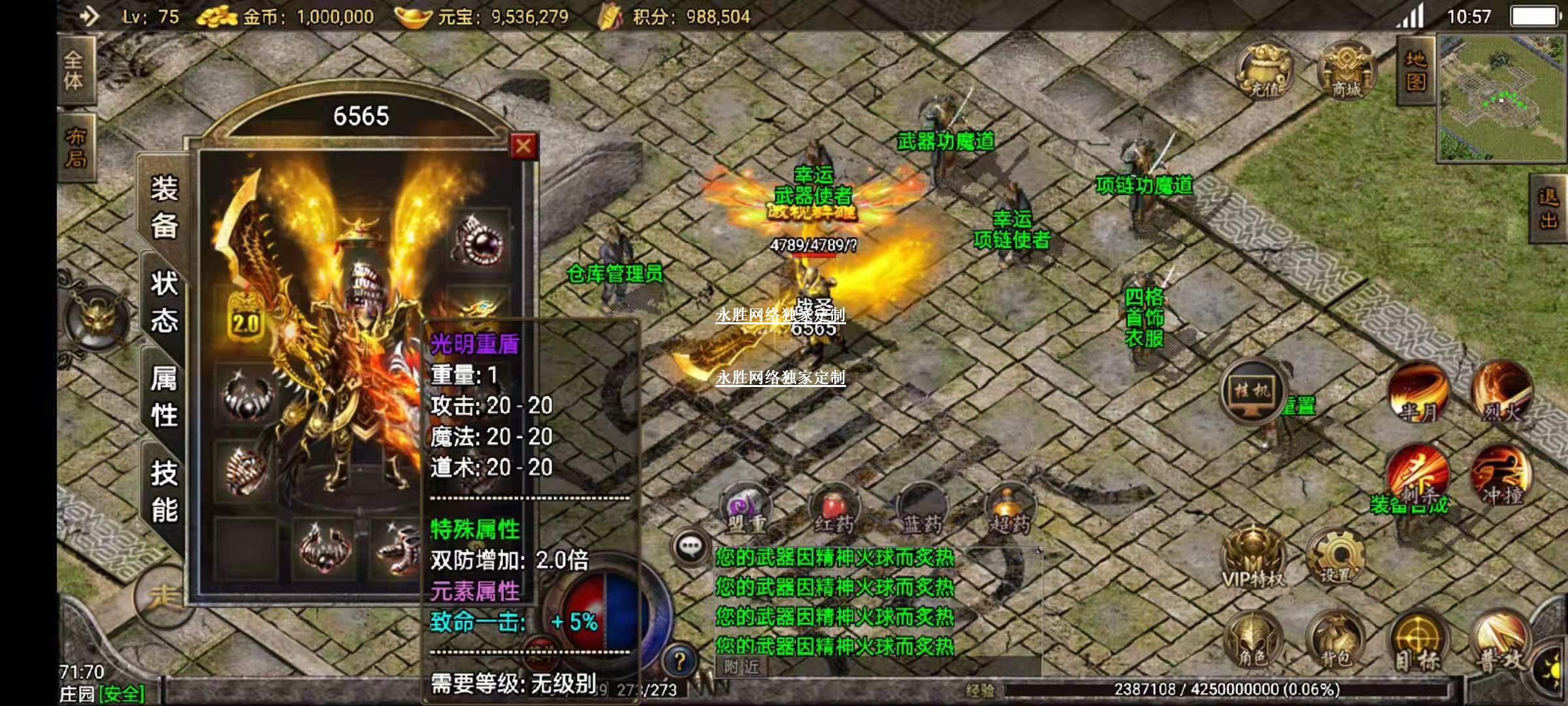Open the chat speech bubble

pos(691,546)
